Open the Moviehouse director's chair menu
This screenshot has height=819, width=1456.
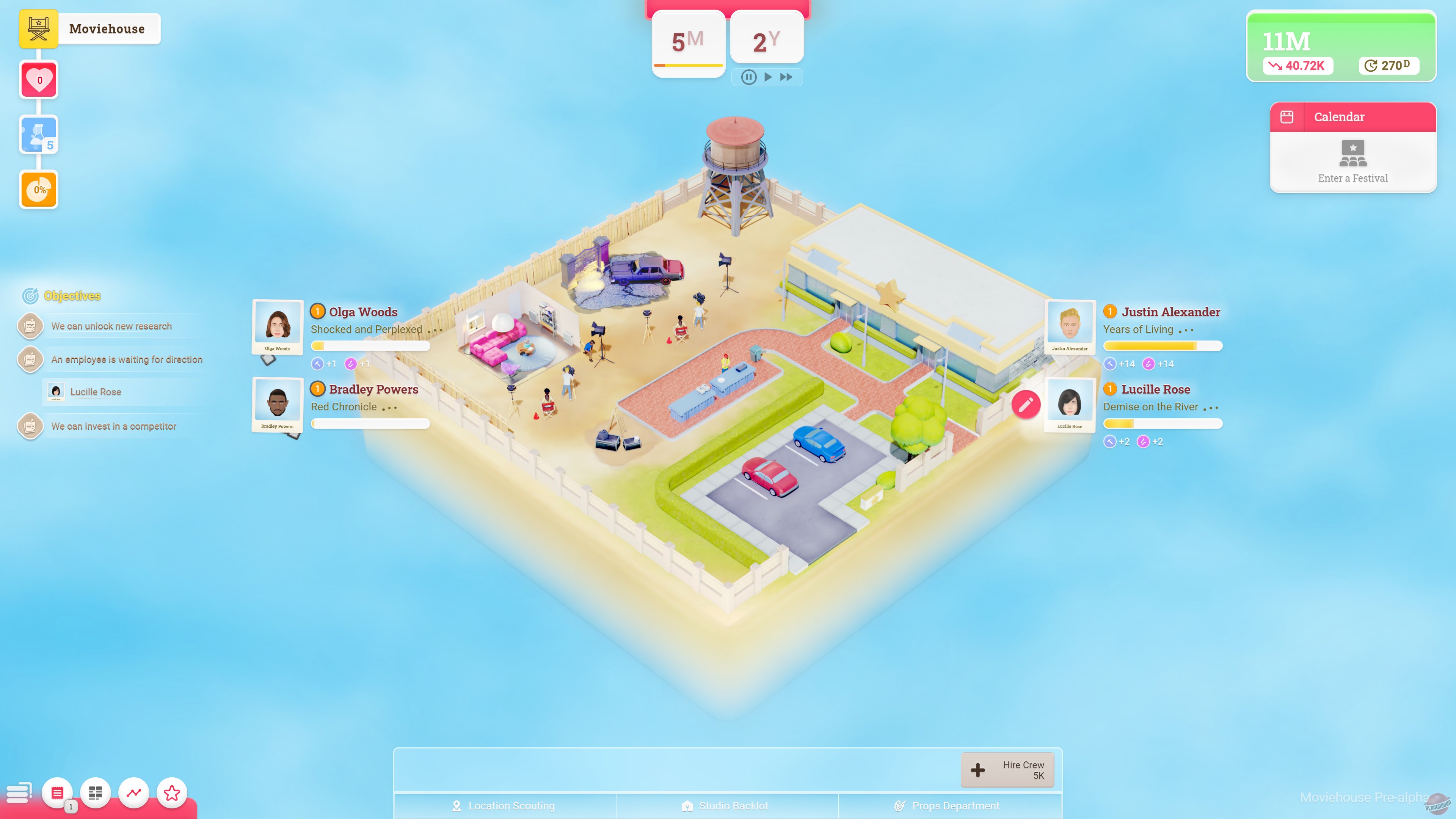pyautogui.click(x=38, y=28)
